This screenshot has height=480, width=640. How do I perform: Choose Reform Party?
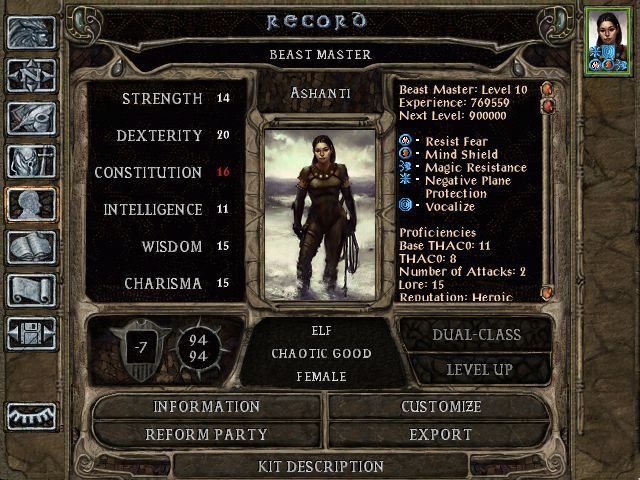click(x=206, y=435)
